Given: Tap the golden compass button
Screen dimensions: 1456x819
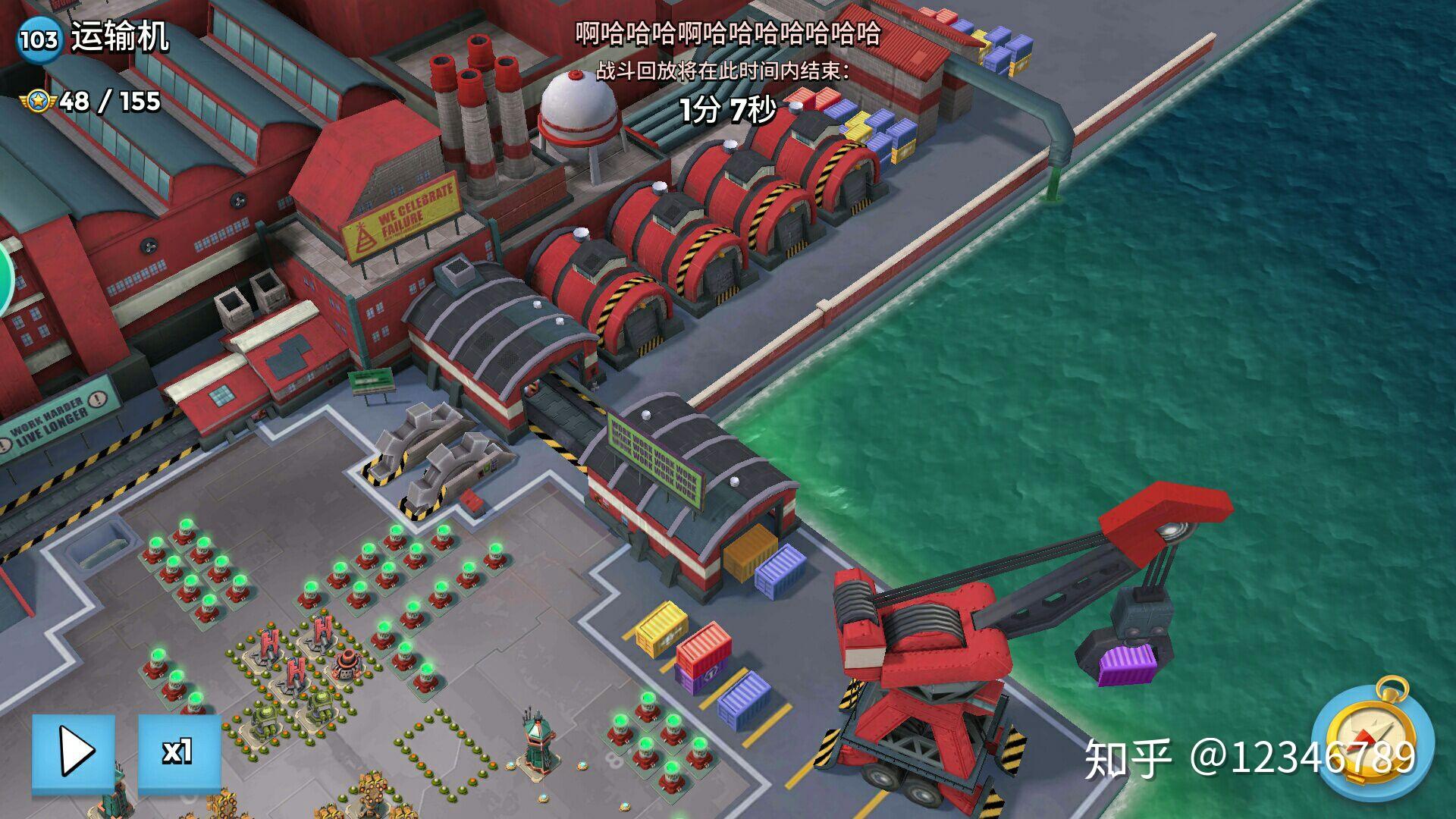Looking at the screenshot, I should (1372, 739).
